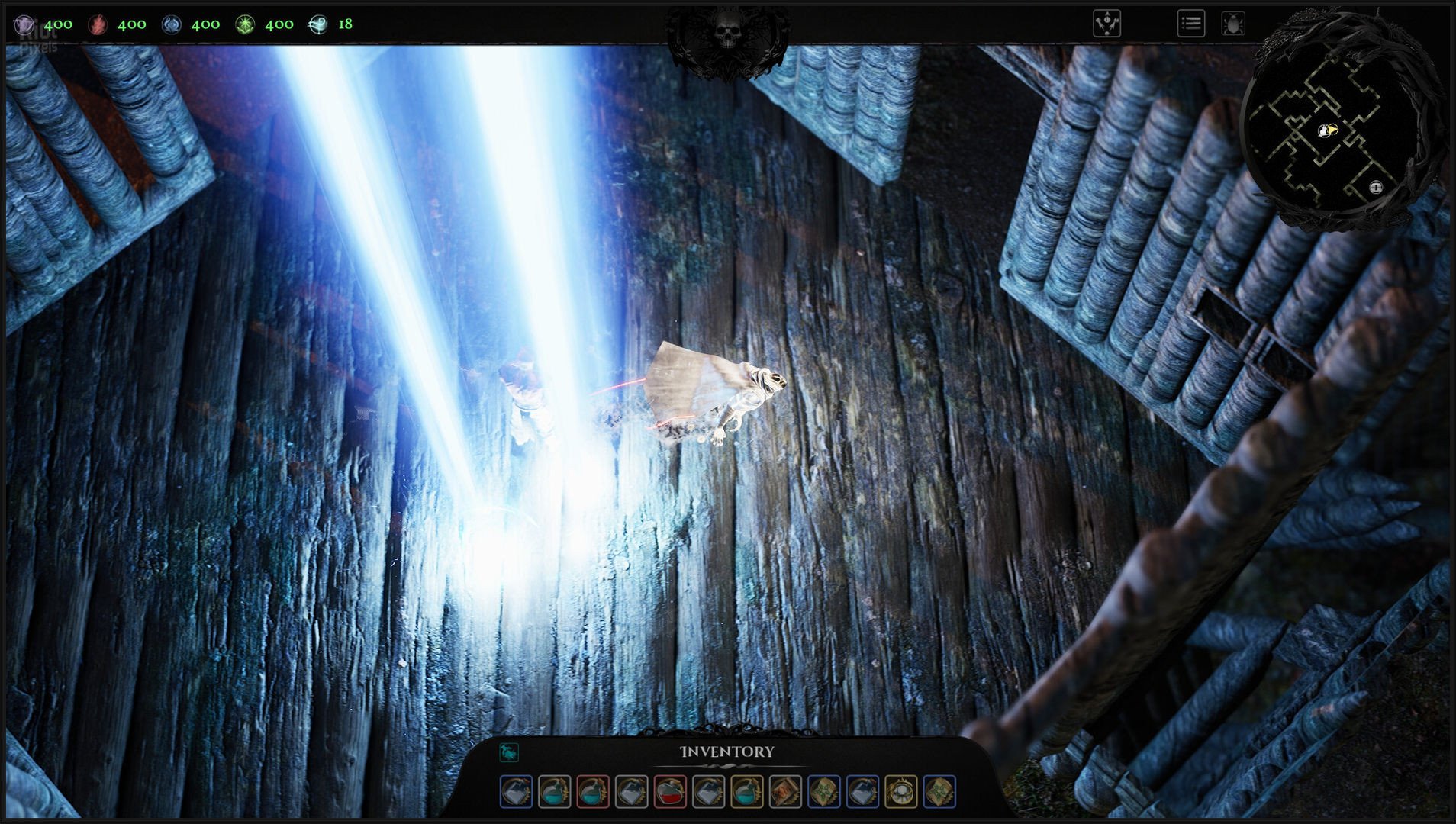Choose the teal potion with grey border

pos(555,792)
